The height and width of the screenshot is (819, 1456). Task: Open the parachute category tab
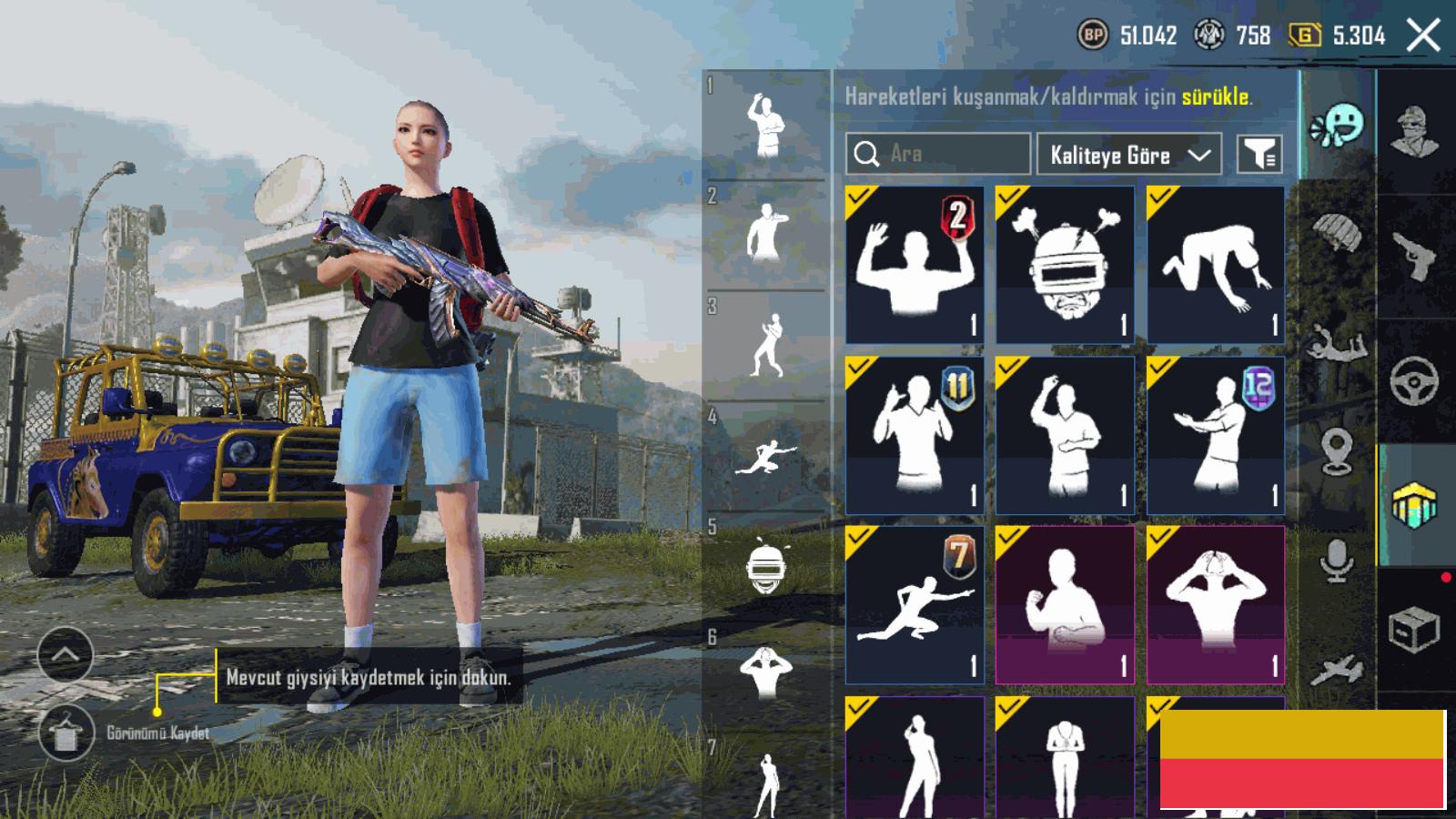pos(1337,233)
